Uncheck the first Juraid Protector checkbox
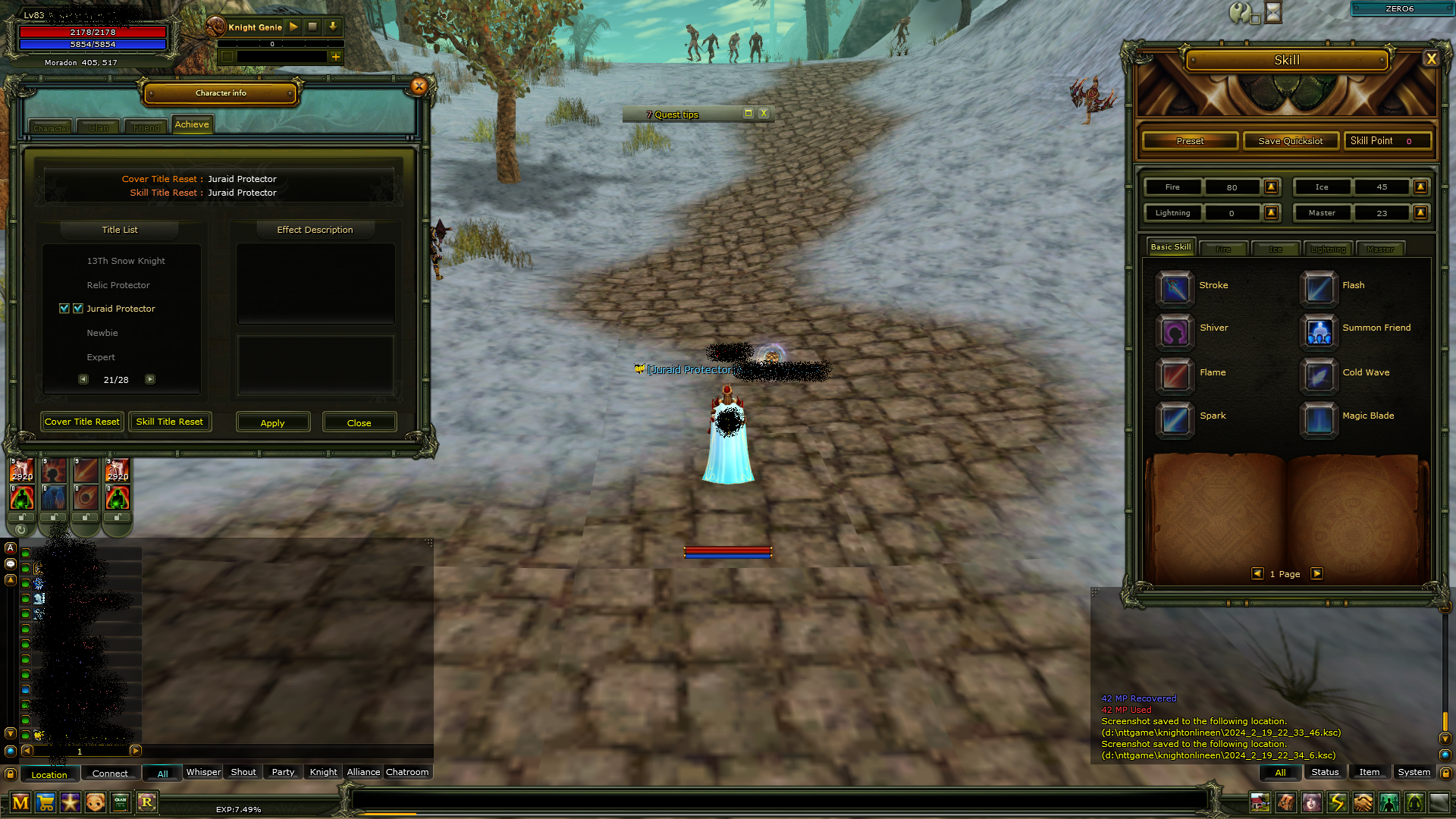 [64, 308]
